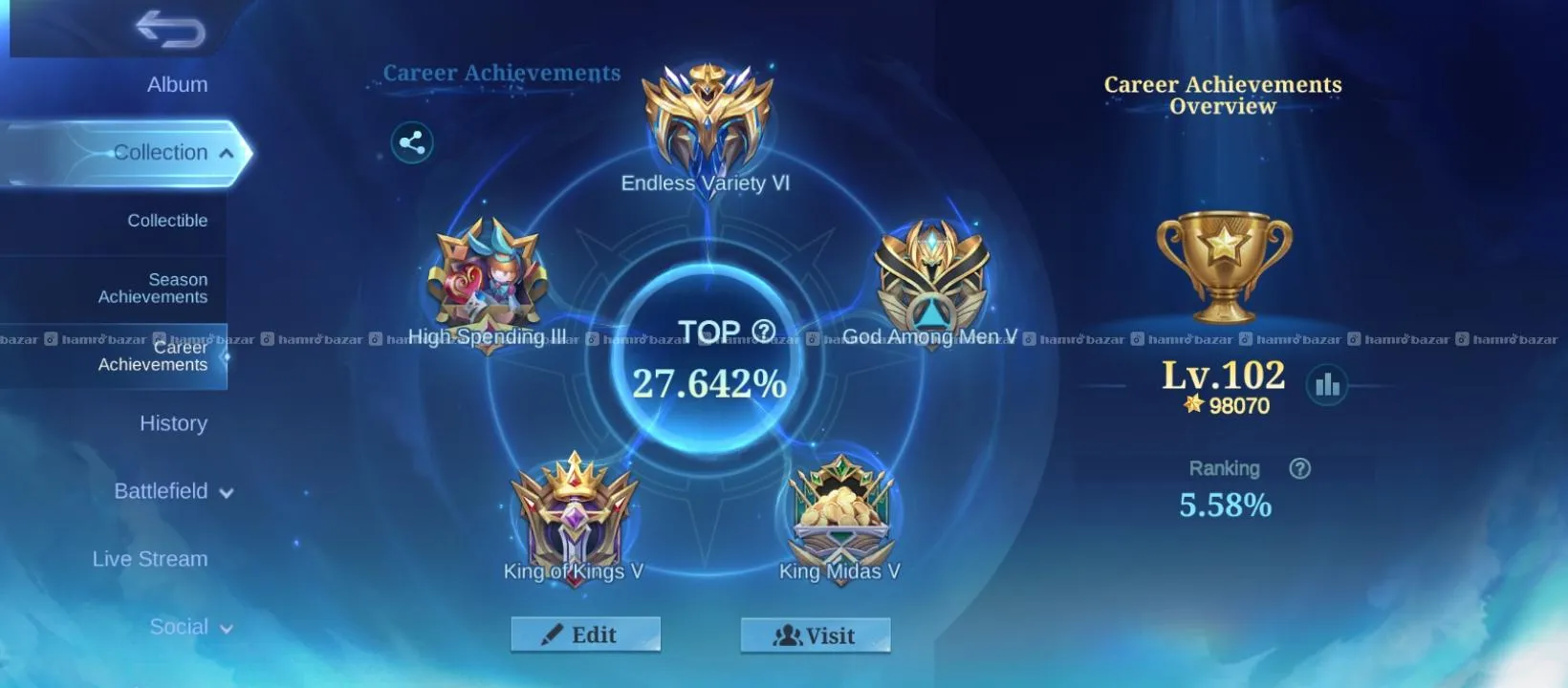Switch to the History tab
The width and height of the screenshot is (1568, 688).
(173, 423)
